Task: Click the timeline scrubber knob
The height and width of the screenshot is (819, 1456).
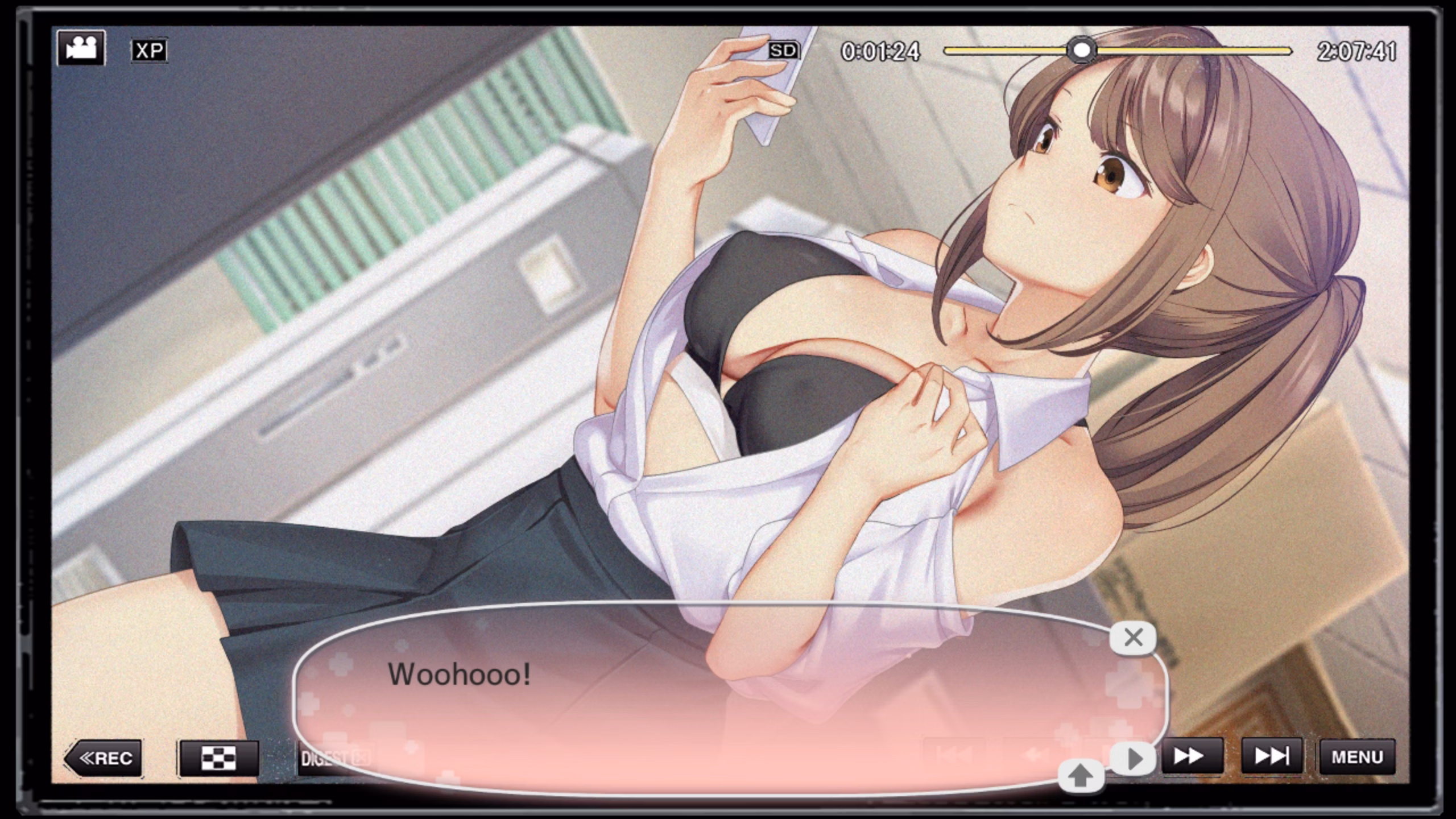Action: [x=1081, y=51]
